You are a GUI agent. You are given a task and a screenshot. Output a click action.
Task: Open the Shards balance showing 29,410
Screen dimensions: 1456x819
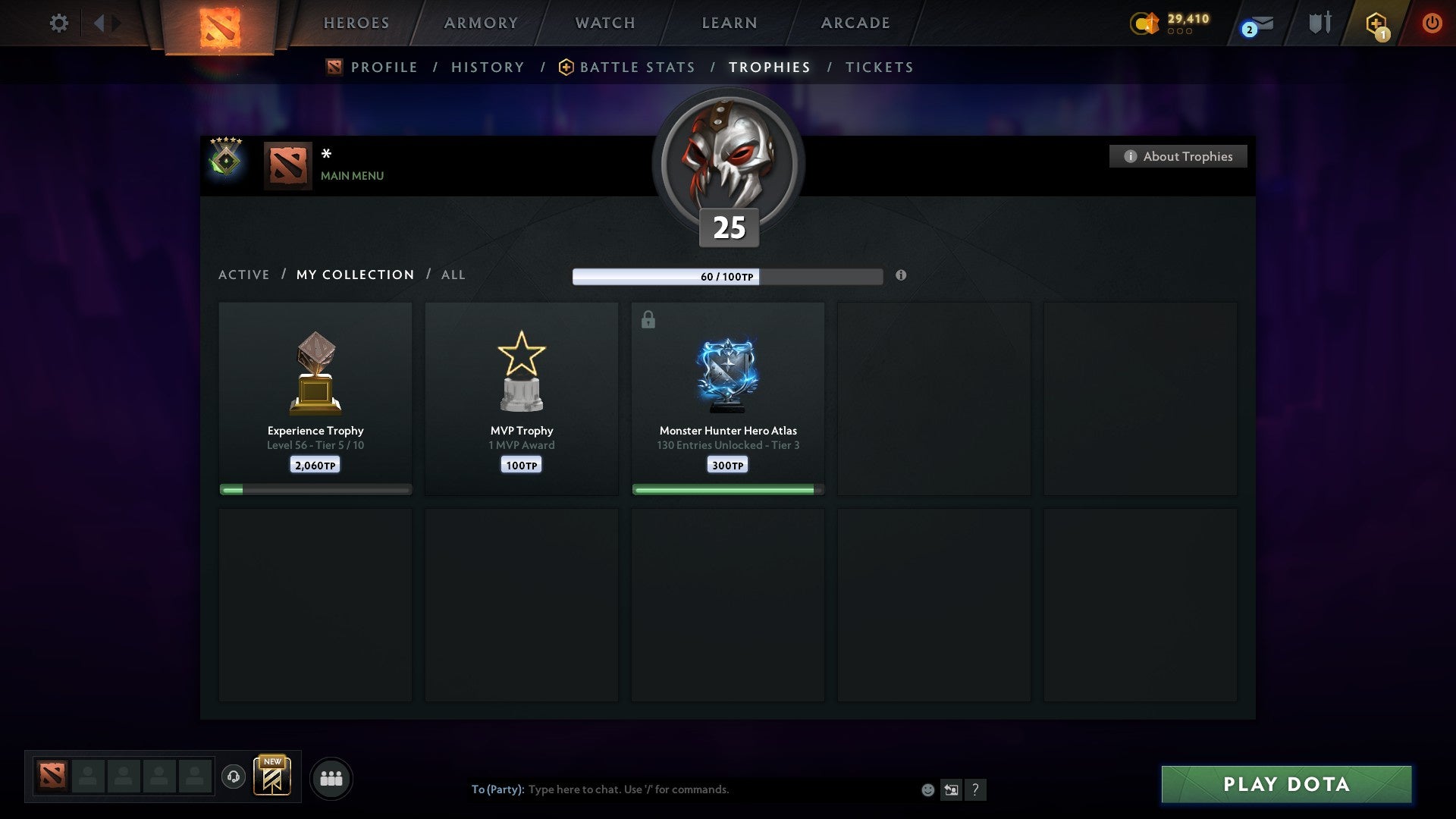pyautogui.click(x=1172, y=23)
